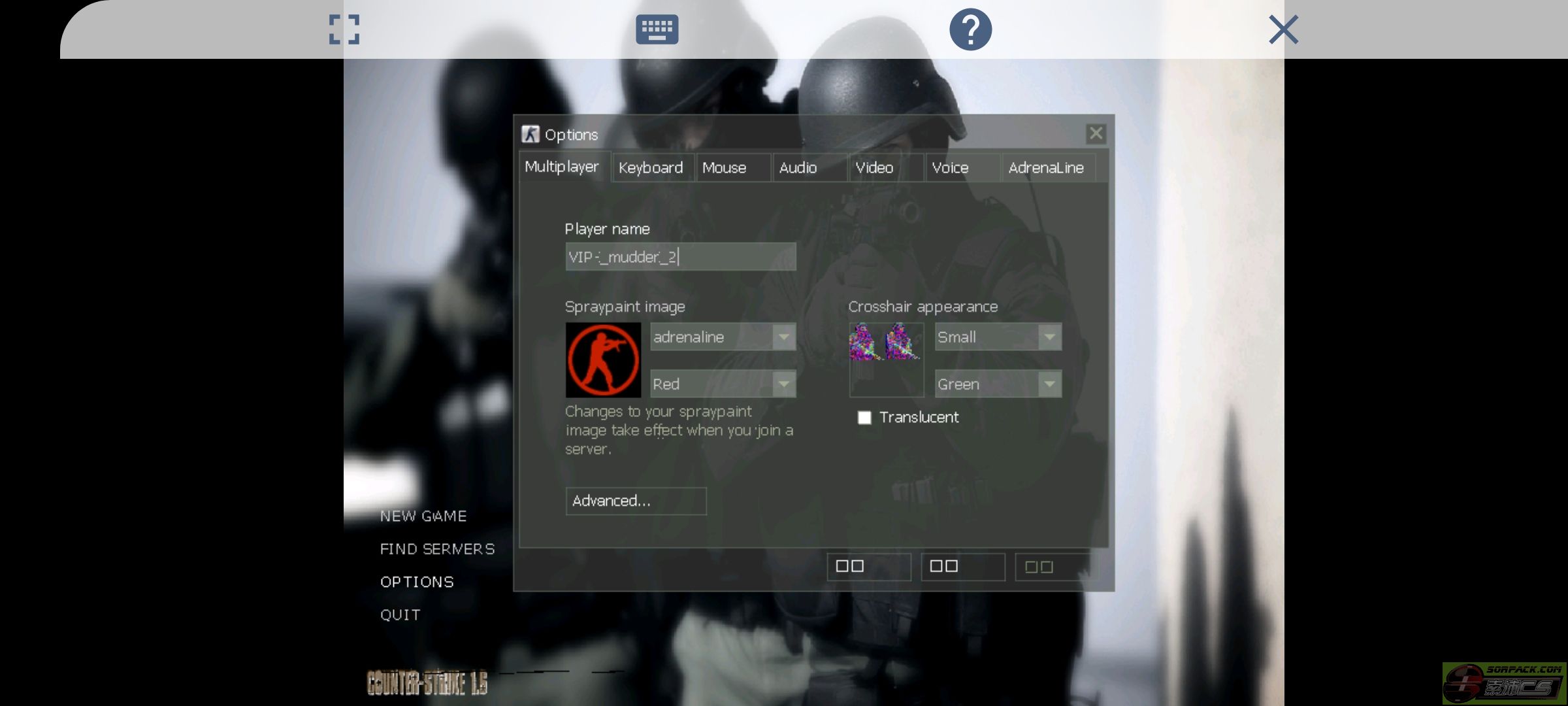
Task: Click the overlay help question mark icon
Action: (970, 29)
